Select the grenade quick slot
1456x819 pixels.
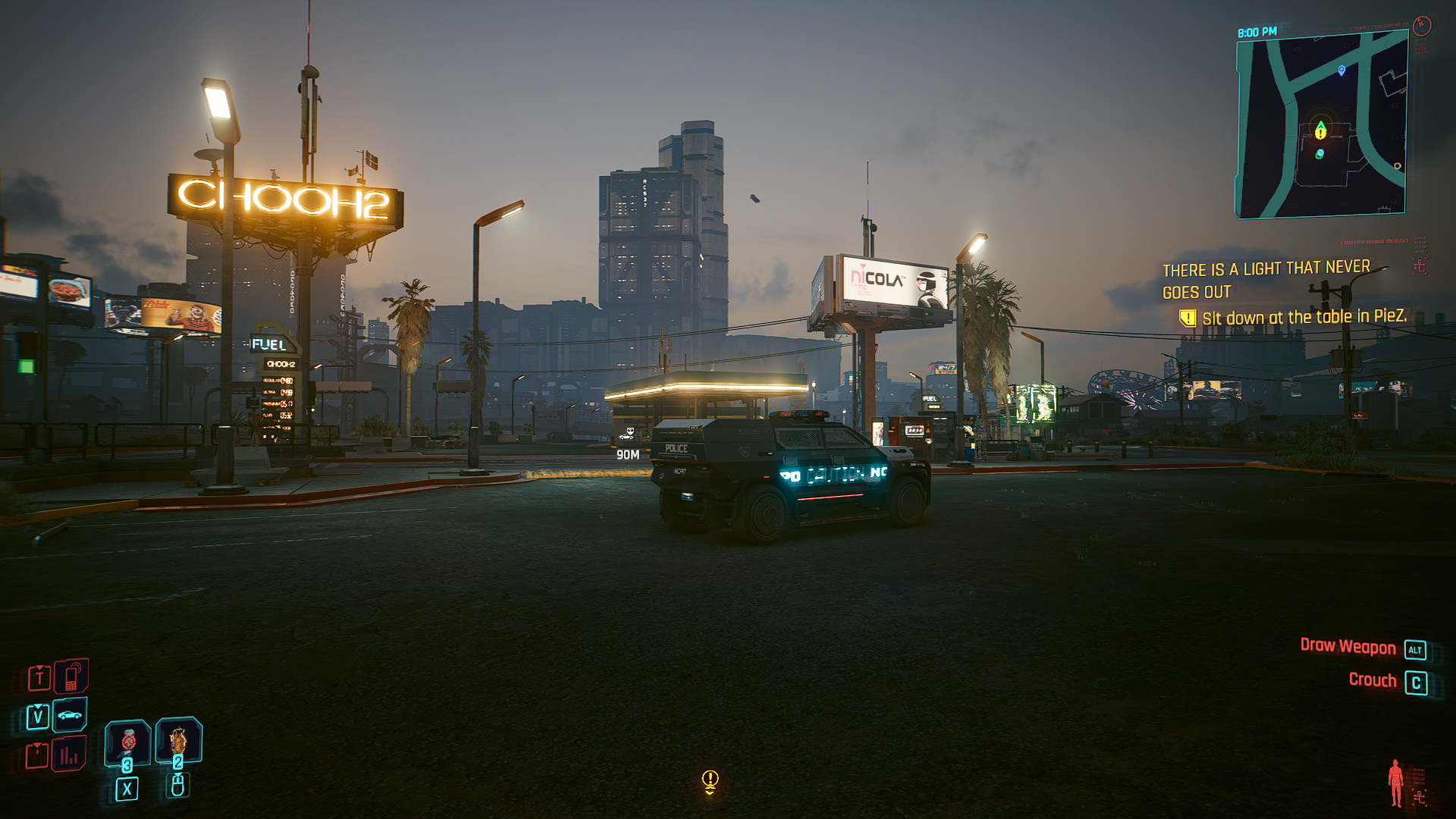point(178,739)
